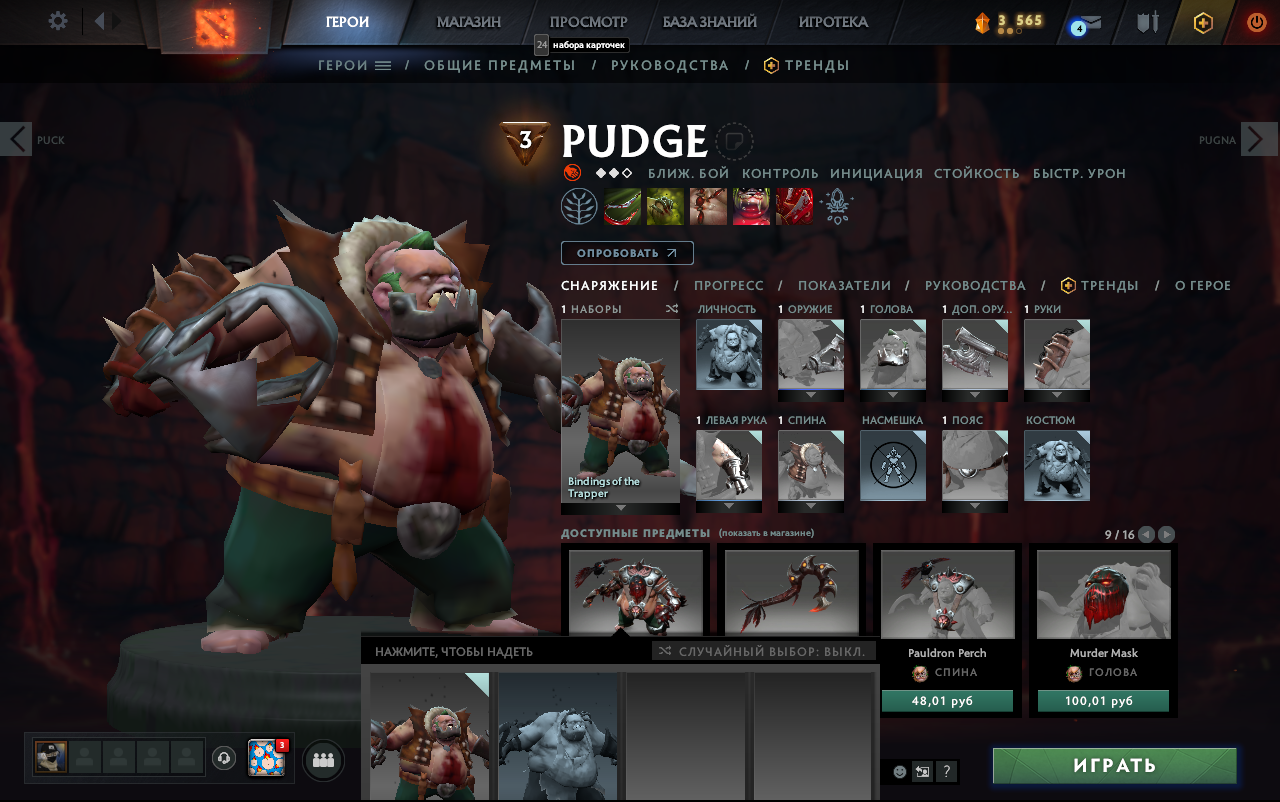The height and width of the screenshot is (802, 1280).
Task: Click the ОПРОБОВАТЬ link to try hero
Action: (x=626, y=252)
